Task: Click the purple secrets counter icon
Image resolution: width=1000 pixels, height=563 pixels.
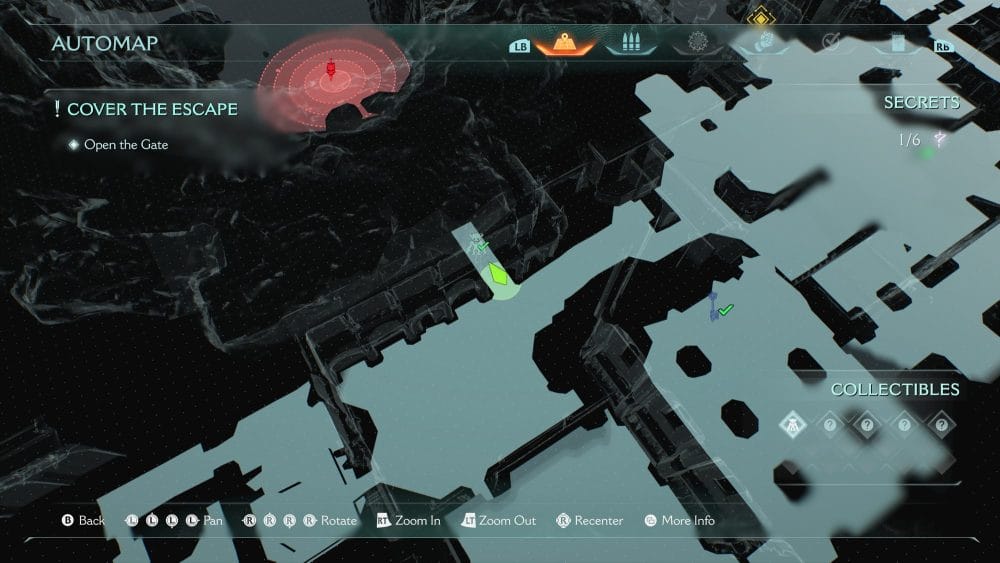Action: (939, 140)
